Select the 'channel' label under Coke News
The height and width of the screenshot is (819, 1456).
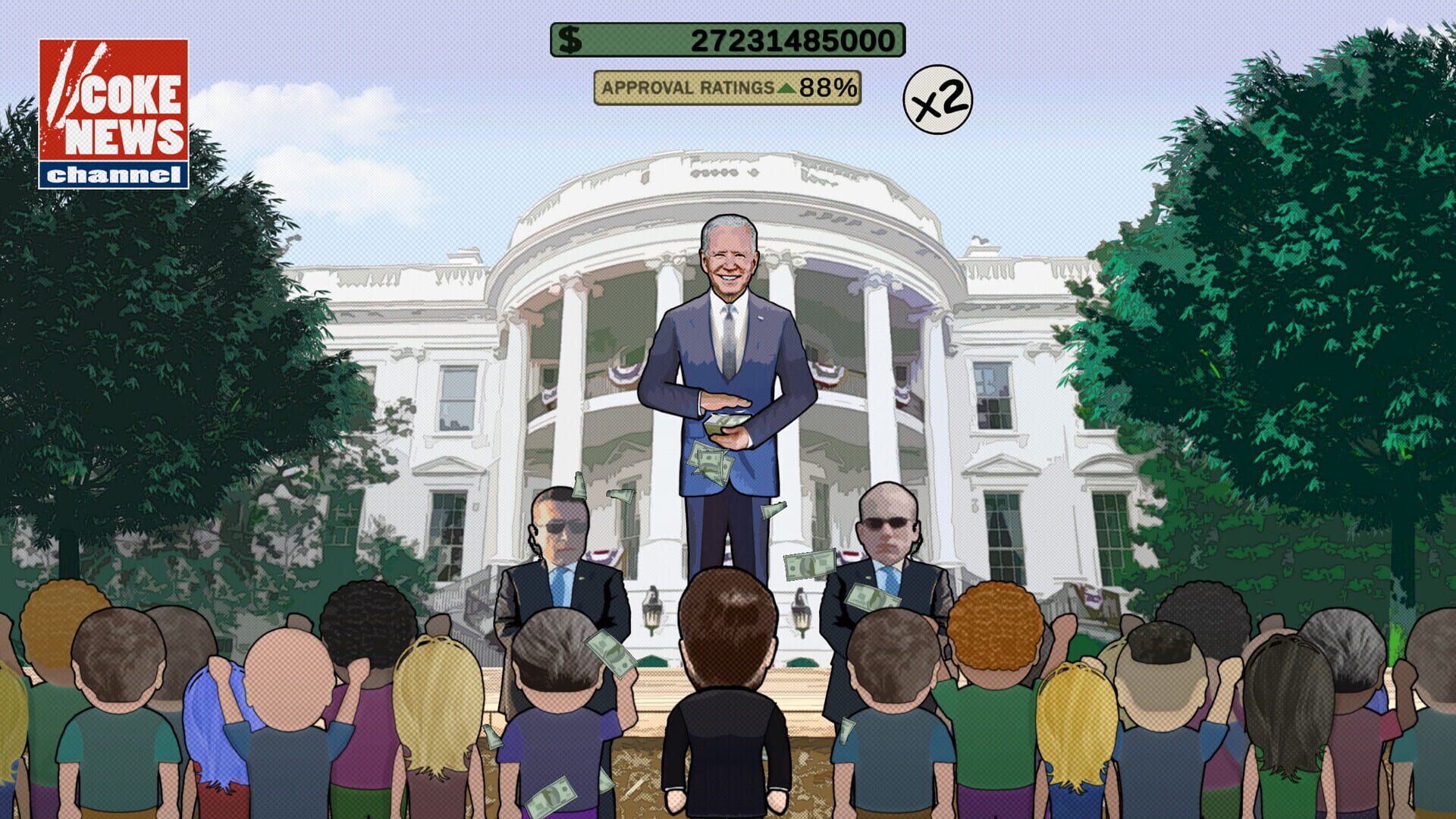[112, 176]
